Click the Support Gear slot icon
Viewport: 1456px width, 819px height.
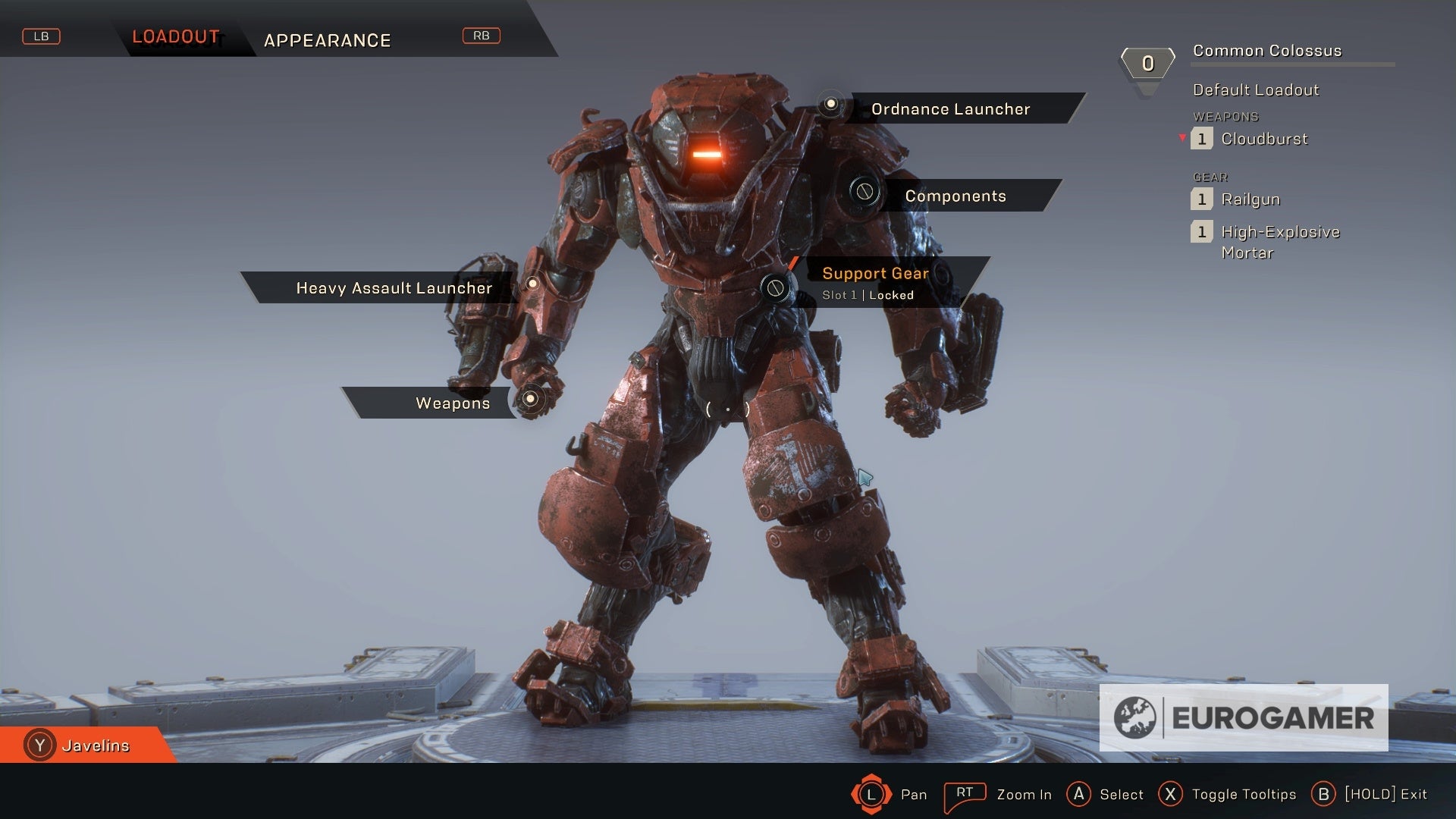774,287
